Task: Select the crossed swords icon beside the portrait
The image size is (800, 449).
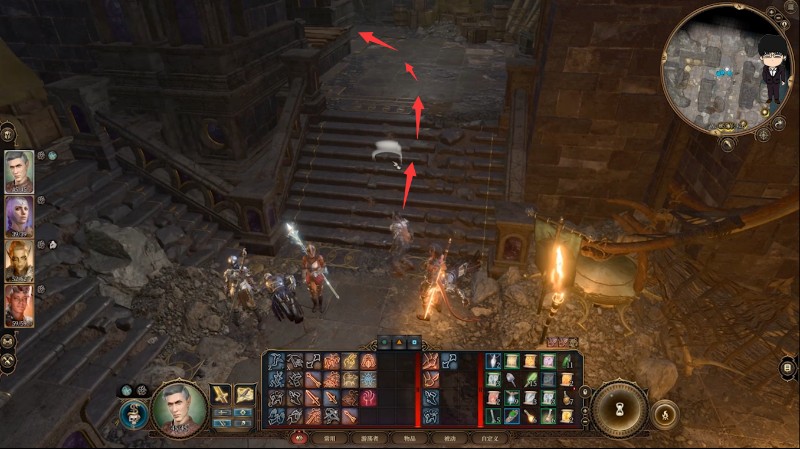Action: tap(222, 393)
